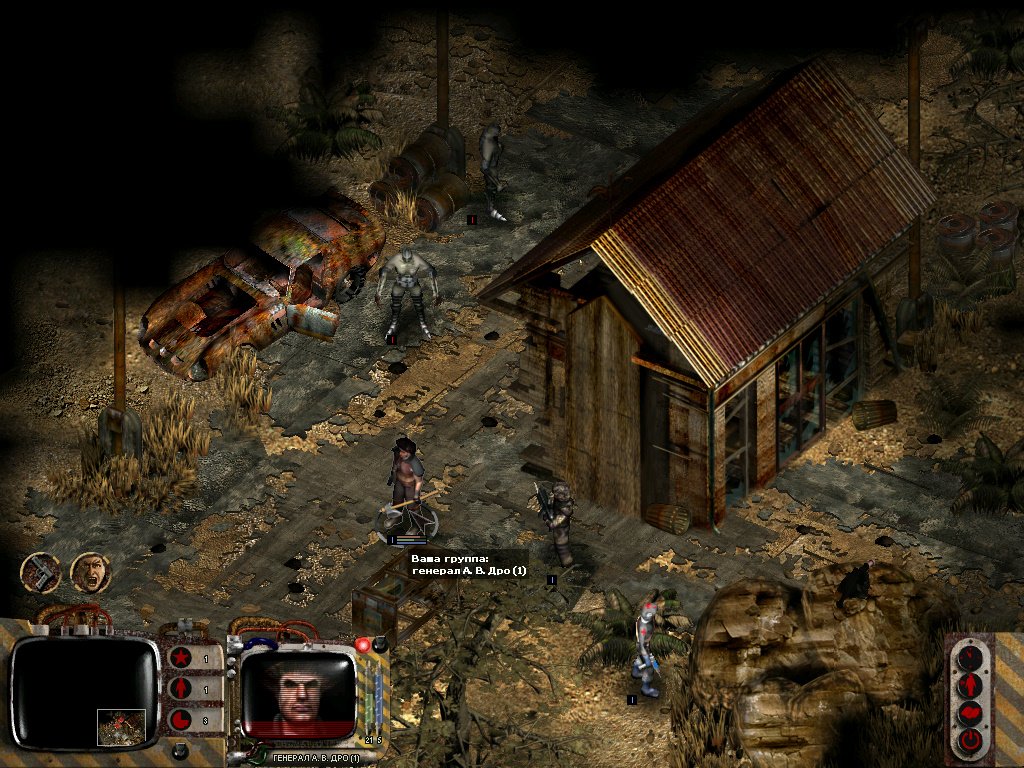1024x768 pixels.
Task: Toggle the switch below the black monitor
Action: [x=180, y=750]
